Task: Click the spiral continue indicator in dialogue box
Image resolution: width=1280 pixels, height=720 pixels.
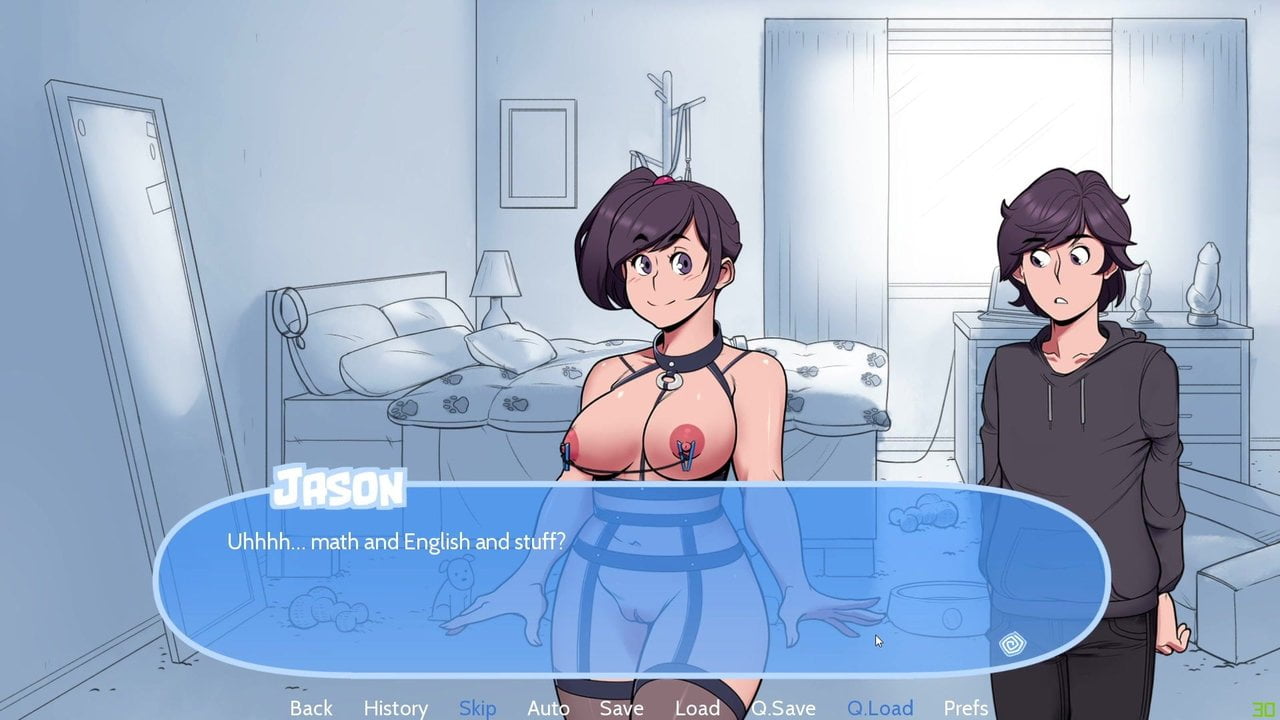Action: point(1013,643)
